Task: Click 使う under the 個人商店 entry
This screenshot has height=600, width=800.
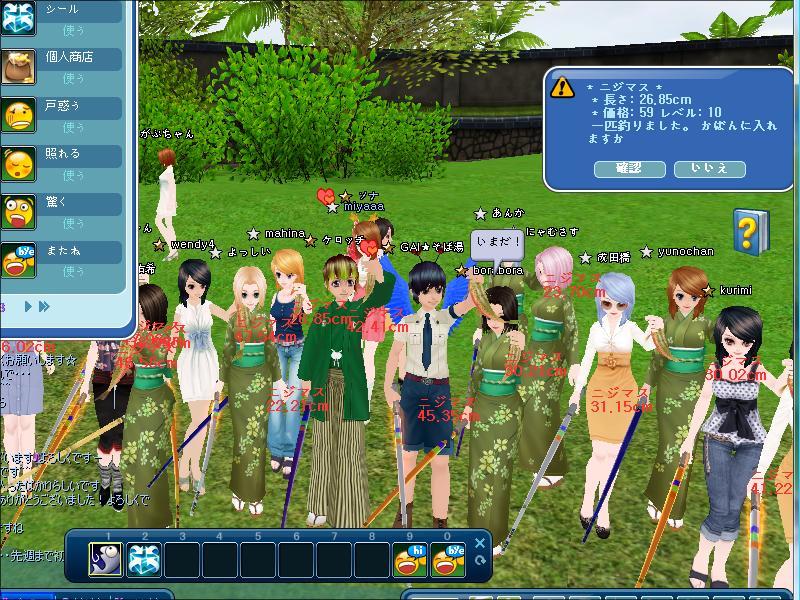Action: coord(74,78)
